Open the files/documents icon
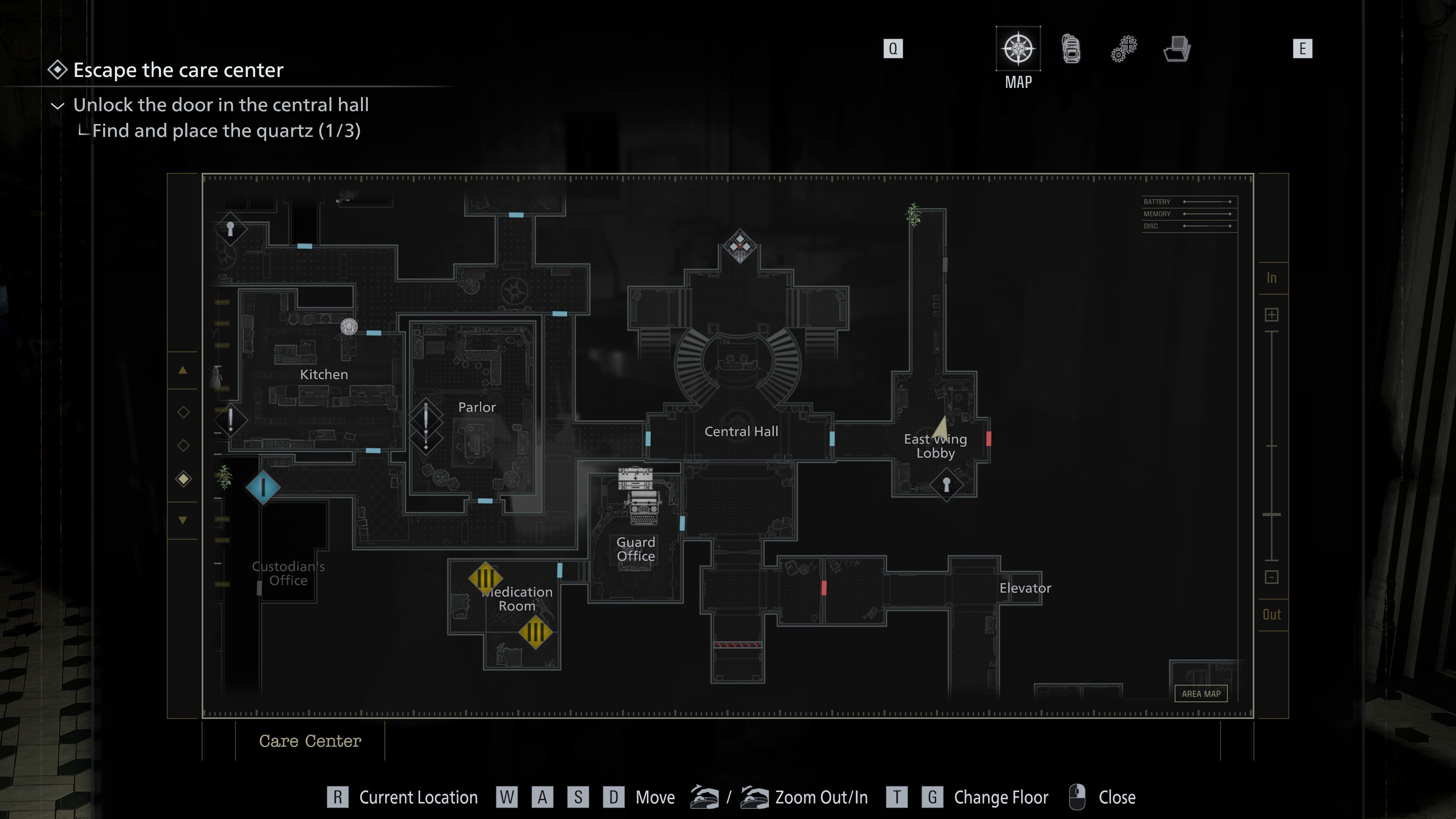The width and height of the screenshot is (1456, 819). [1177, 50]
